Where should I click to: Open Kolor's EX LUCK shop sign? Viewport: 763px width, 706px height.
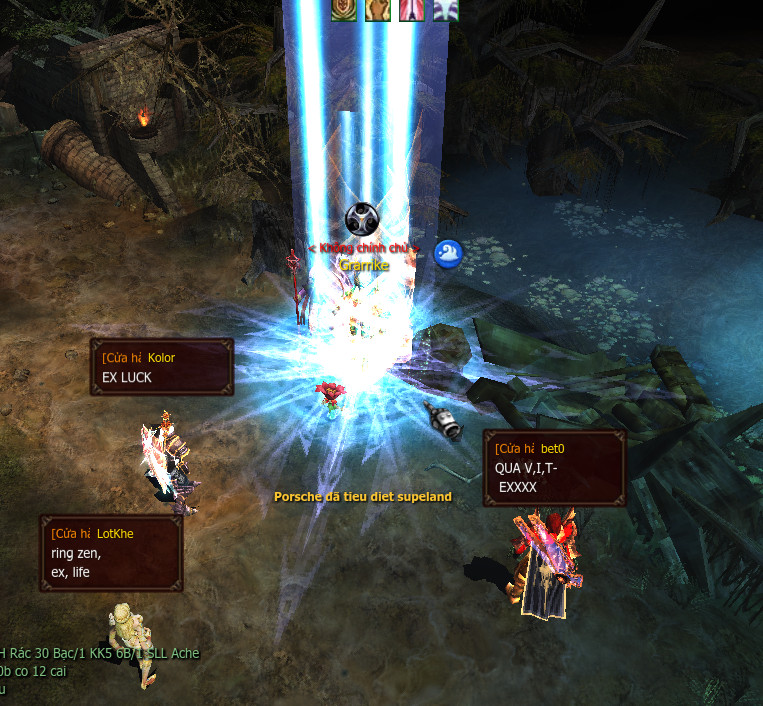(x=162, y=367)
